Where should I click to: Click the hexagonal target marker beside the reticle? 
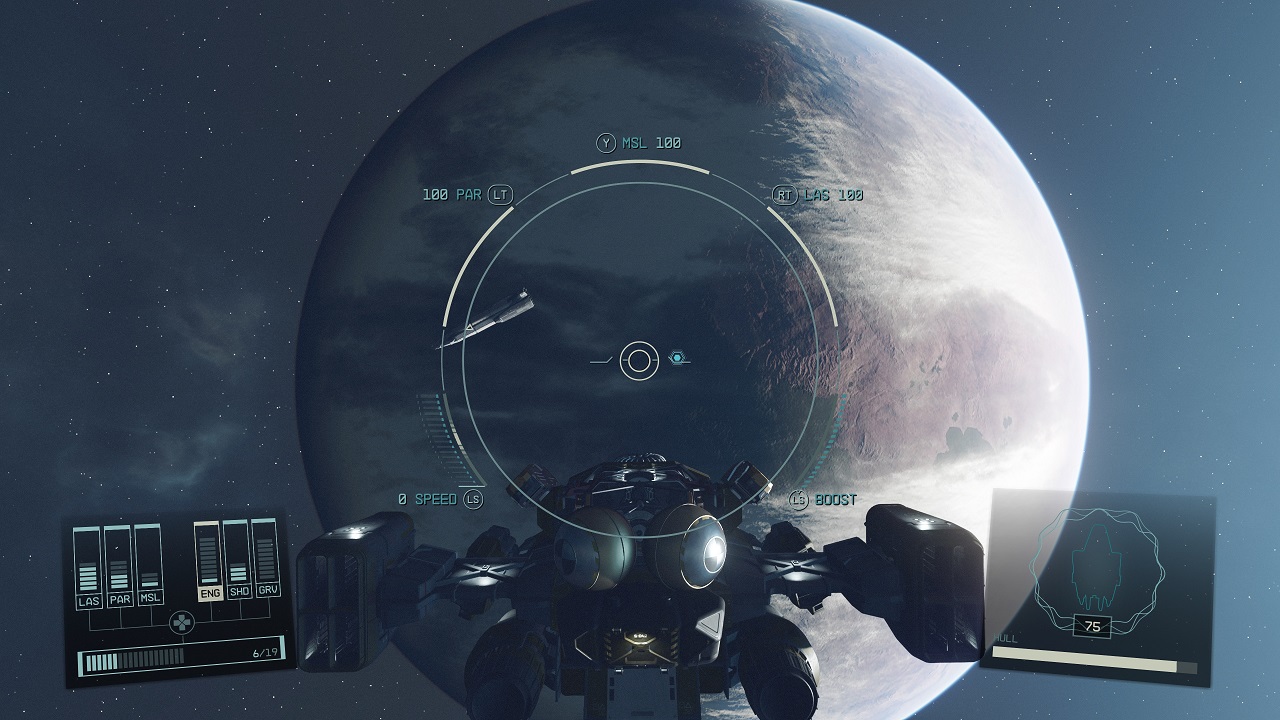pyautogui.click(x=677, y=358)
